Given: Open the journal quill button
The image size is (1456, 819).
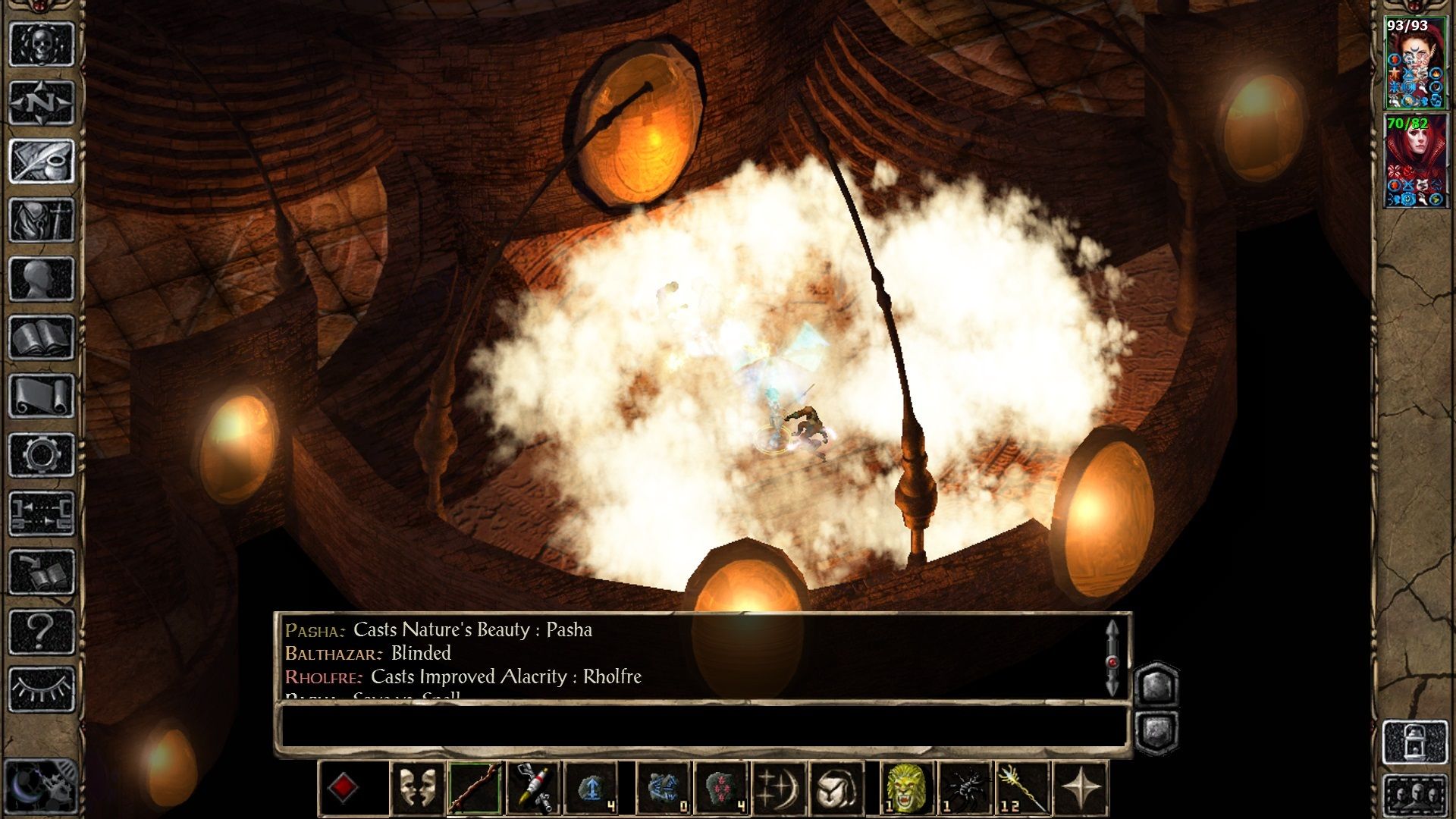Looking at the screenshot, I should (x=42, y=161).
